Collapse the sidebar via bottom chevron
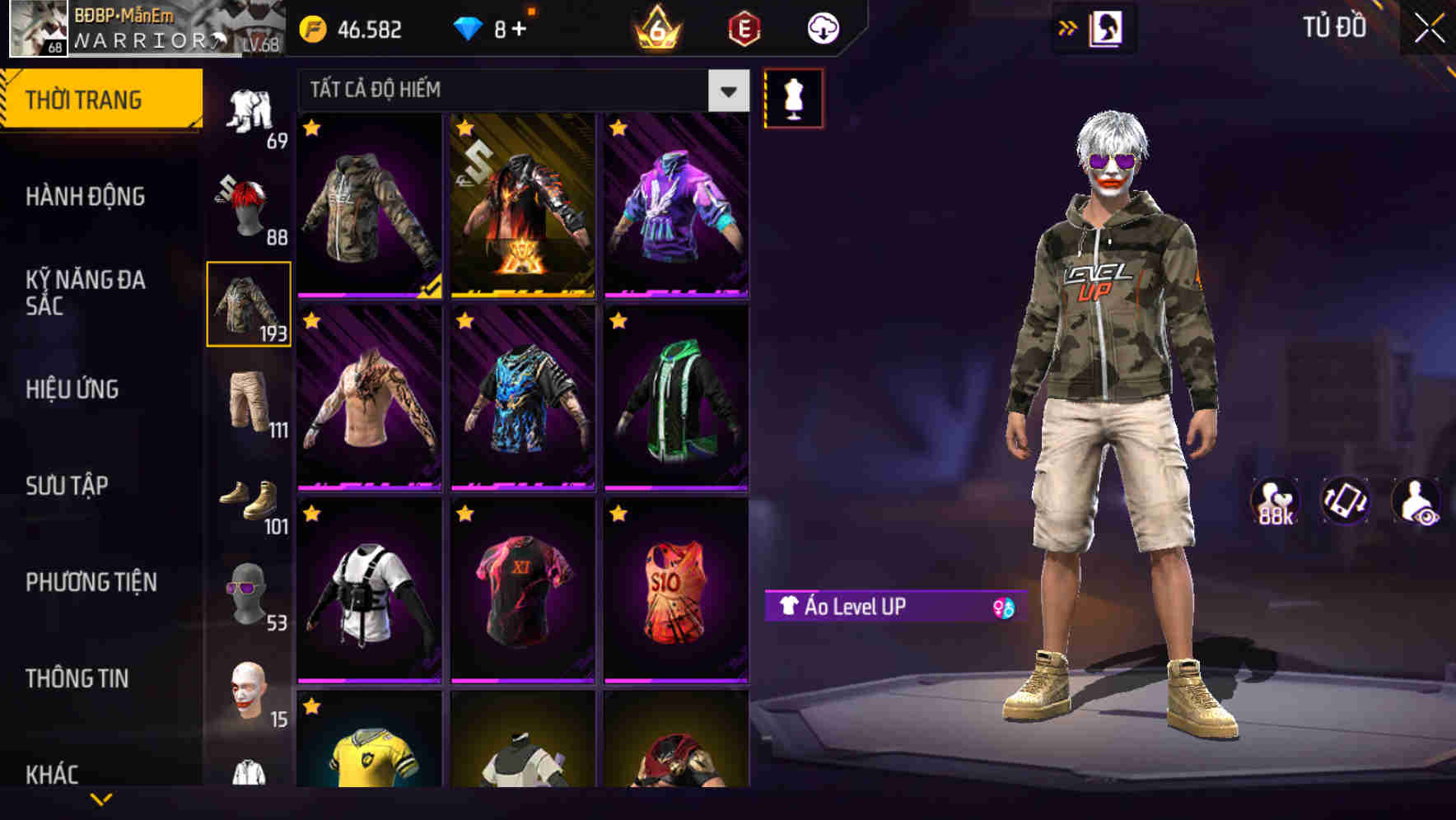This screenshot has height=820, width=1456. (102, 798)
